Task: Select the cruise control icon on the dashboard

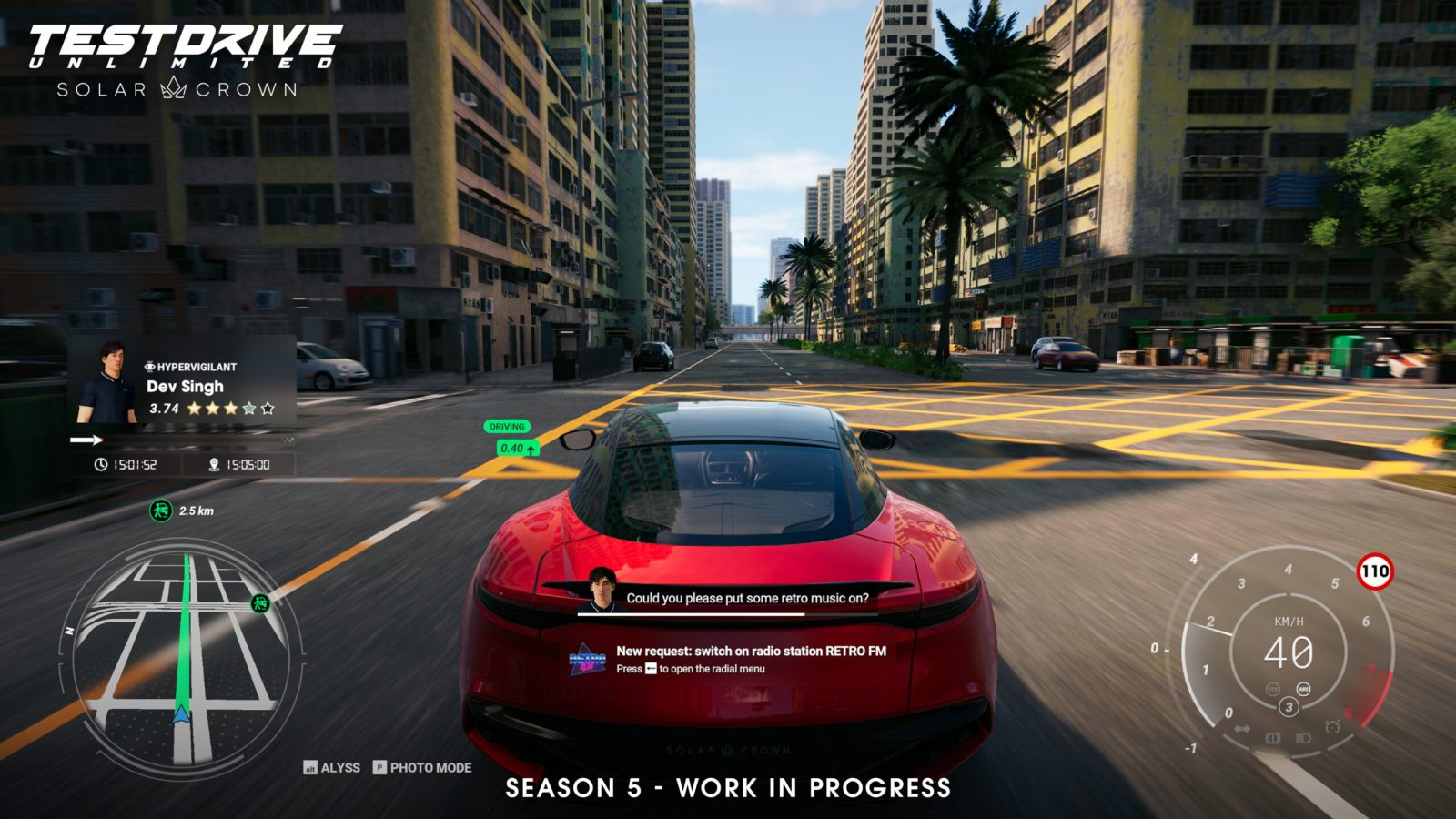Action: (1332, 725)
